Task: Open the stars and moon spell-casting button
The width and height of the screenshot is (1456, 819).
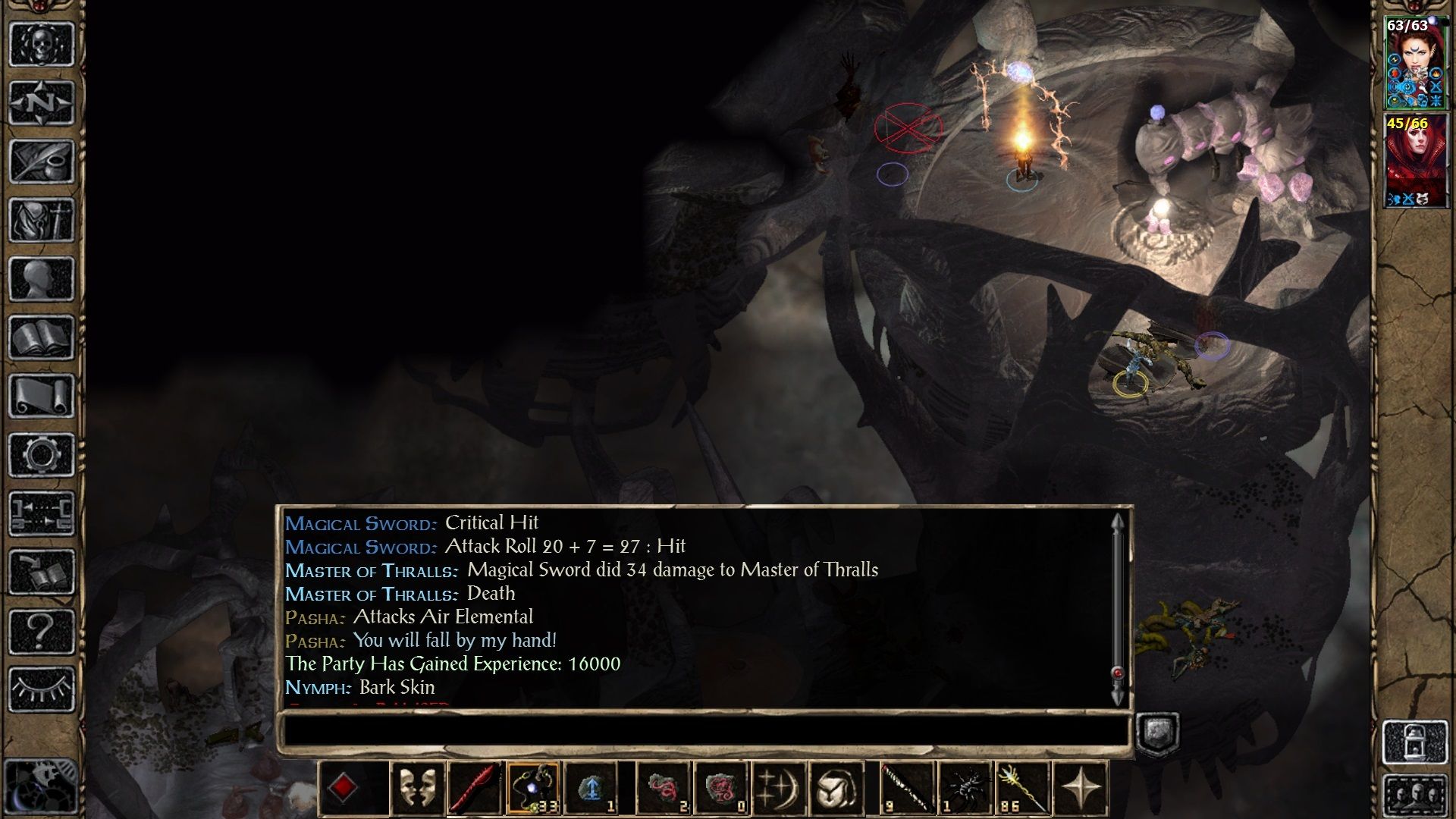Action: [778, 789]
